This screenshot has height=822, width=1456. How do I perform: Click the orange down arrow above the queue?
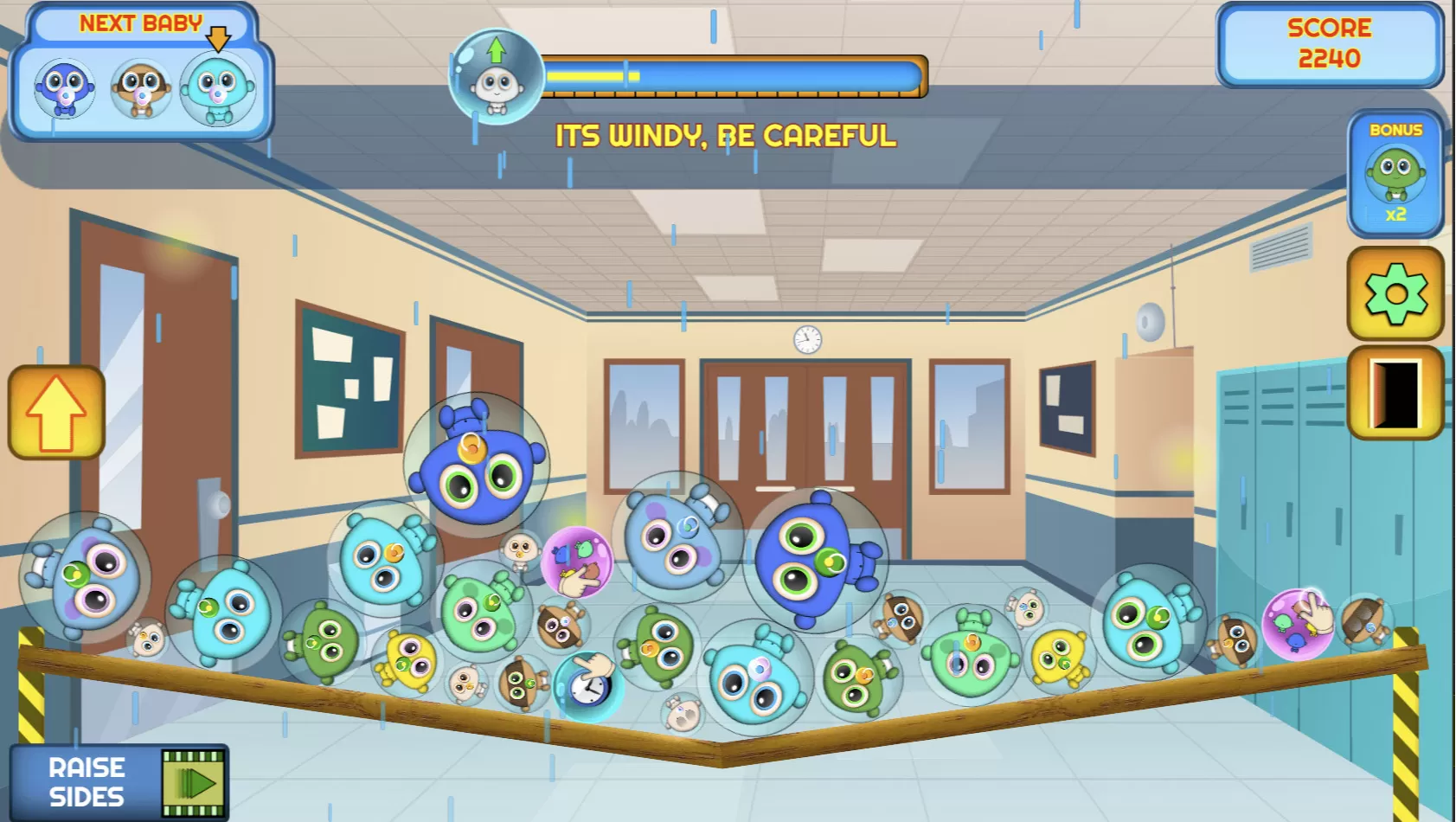pos(219,39)
